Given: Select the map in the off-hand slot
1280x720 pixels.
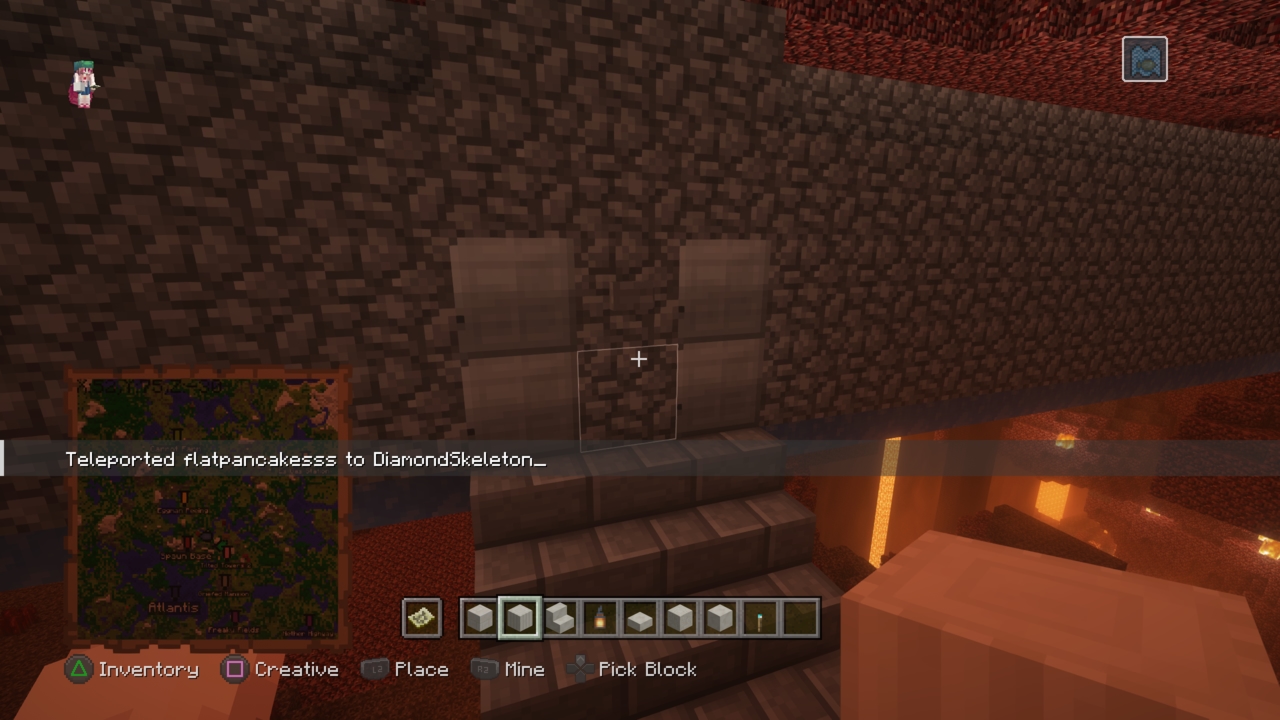Looking at the screenshot, I should pos(421,619).
